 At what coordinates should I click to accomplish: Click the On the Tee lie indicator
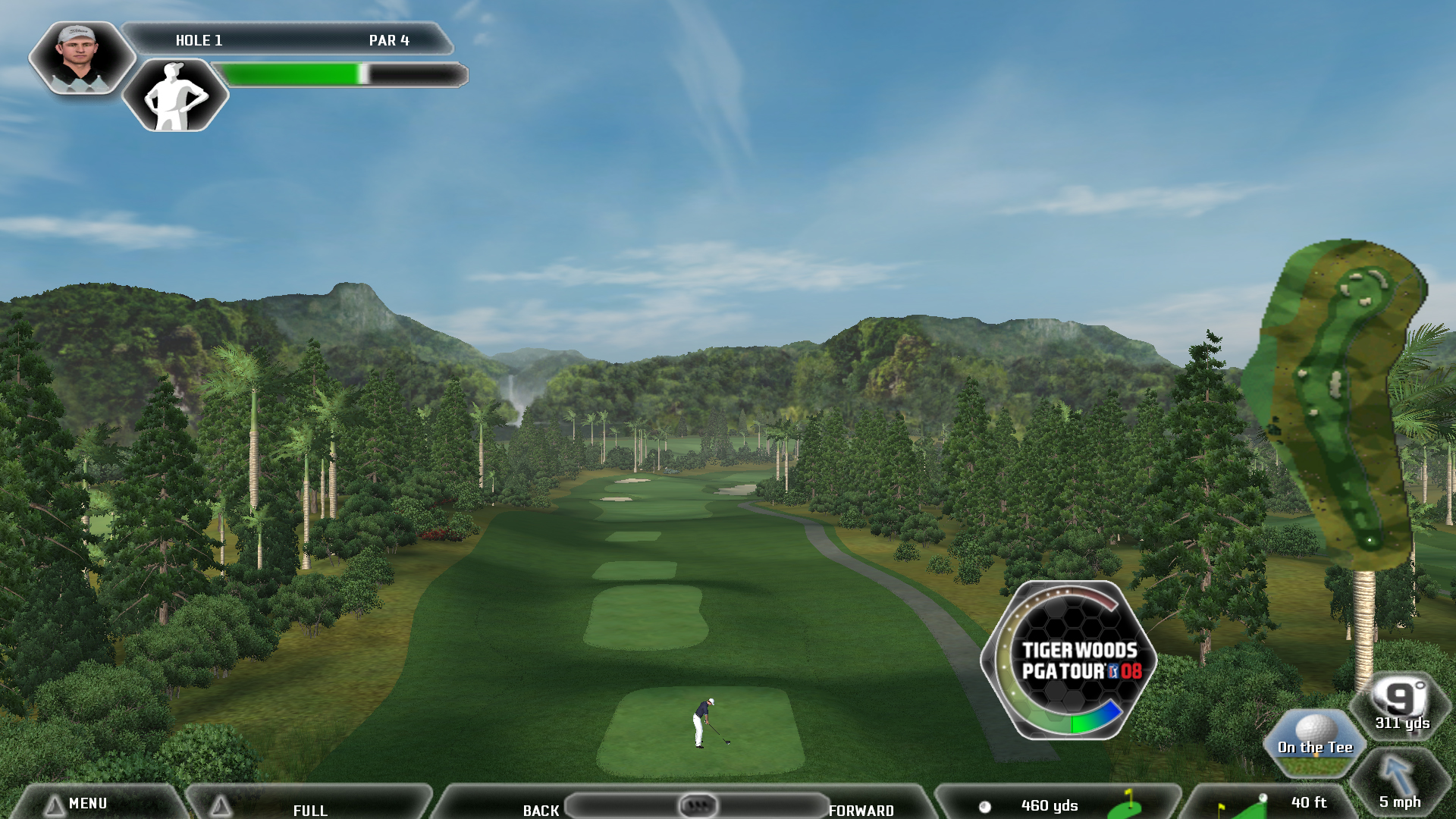click(1315, 741)
